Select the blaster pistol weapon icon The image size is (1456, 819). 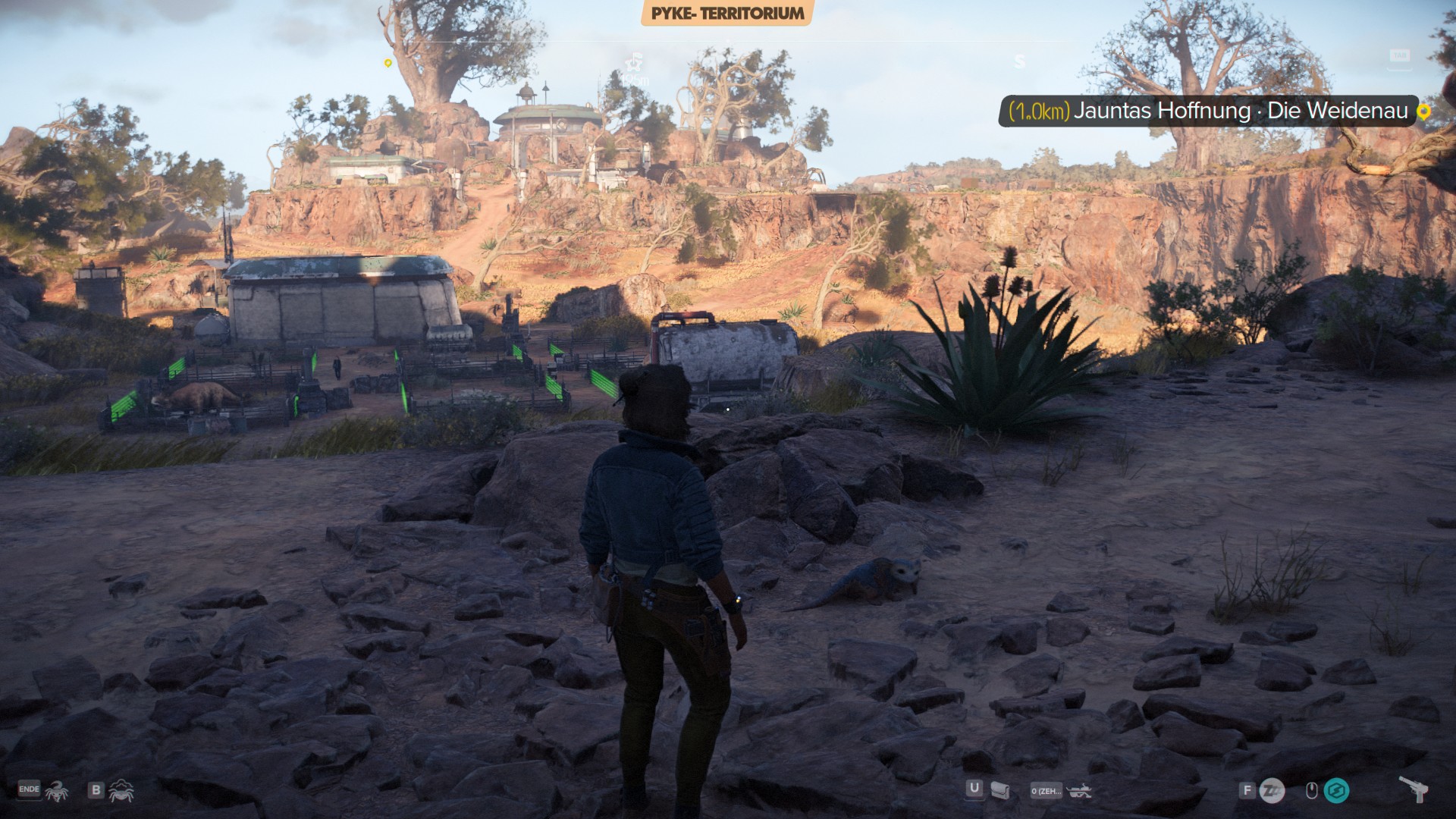1414,789
